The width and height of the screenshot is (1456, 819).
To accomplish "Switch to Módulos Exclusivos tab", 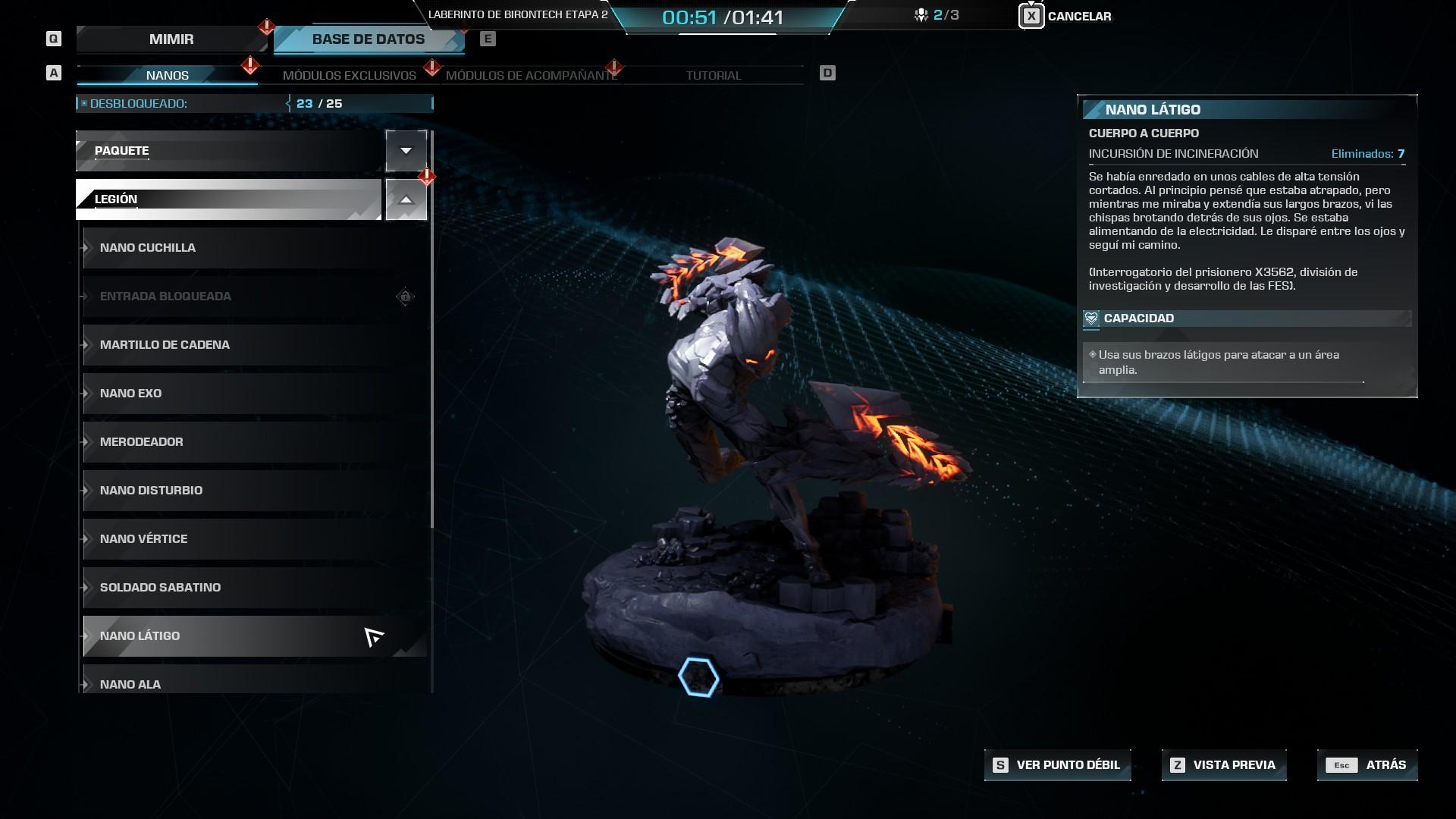I will [349, 75].
